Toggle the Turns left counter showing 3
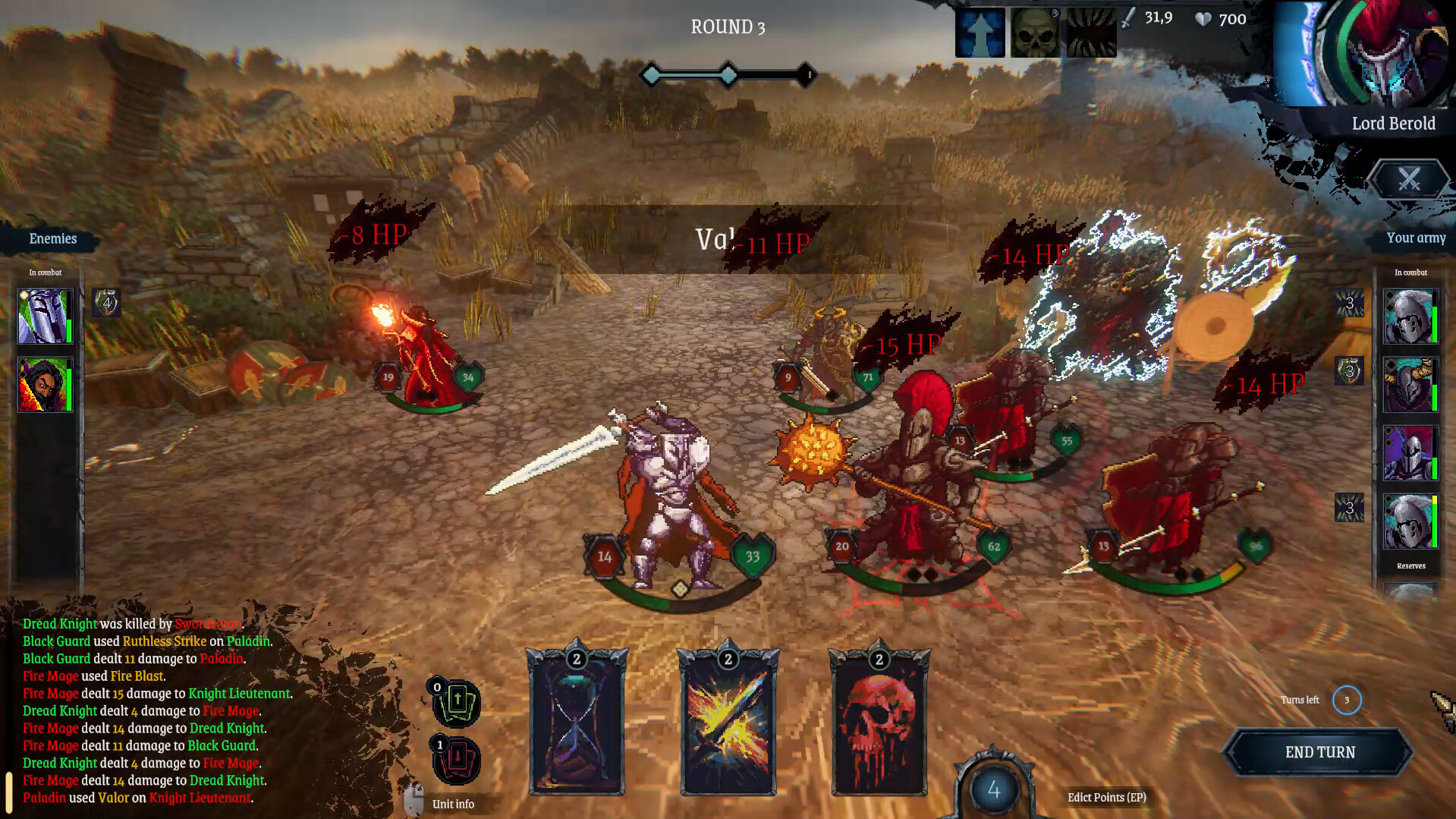 [1348, 700]
